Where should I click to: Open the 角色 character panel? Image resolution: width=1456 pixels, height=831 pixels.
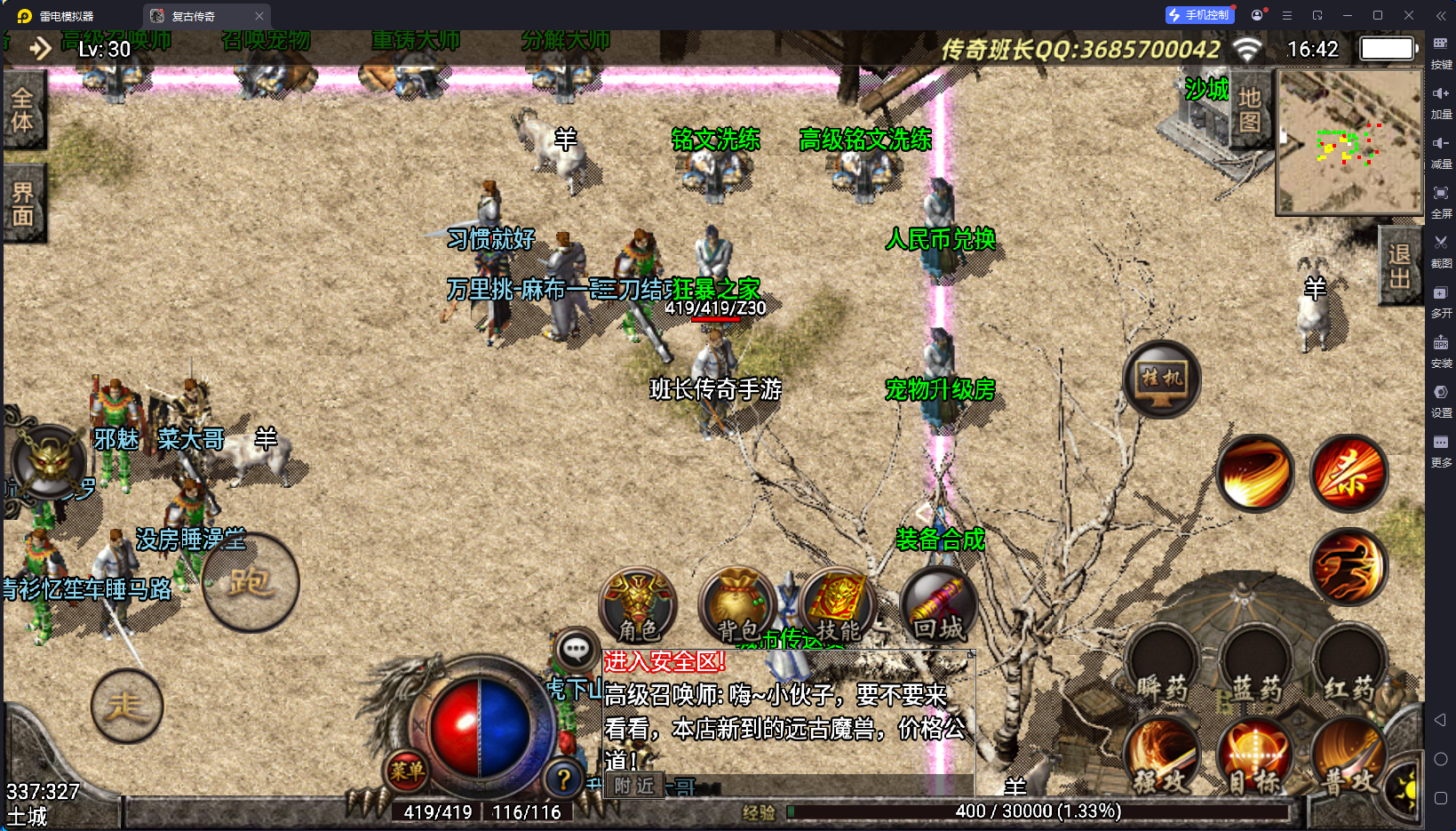pyautogui.click(x=638, y=605)
